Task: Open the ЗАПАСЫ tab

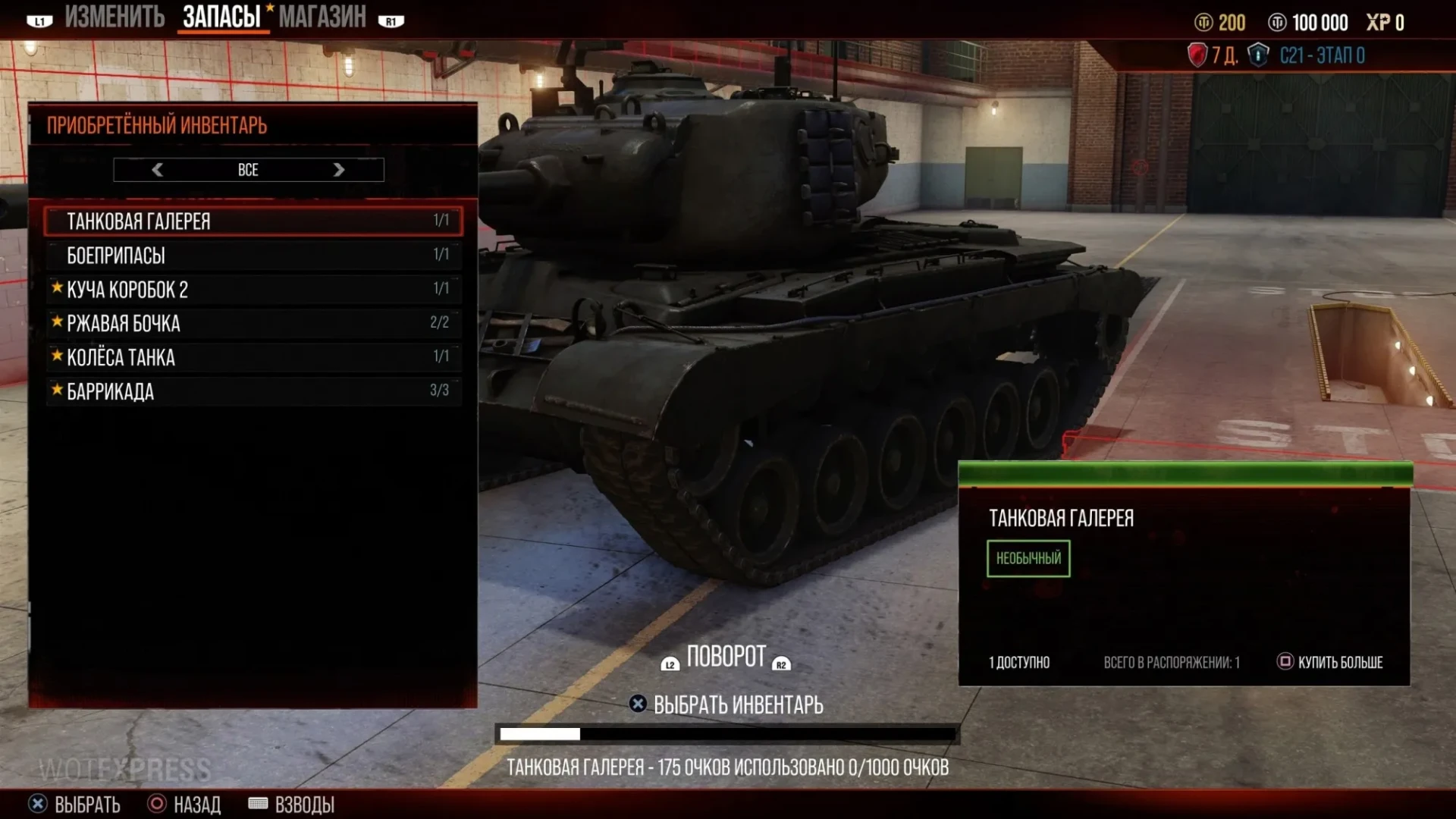Action: (x=221, y=17)
